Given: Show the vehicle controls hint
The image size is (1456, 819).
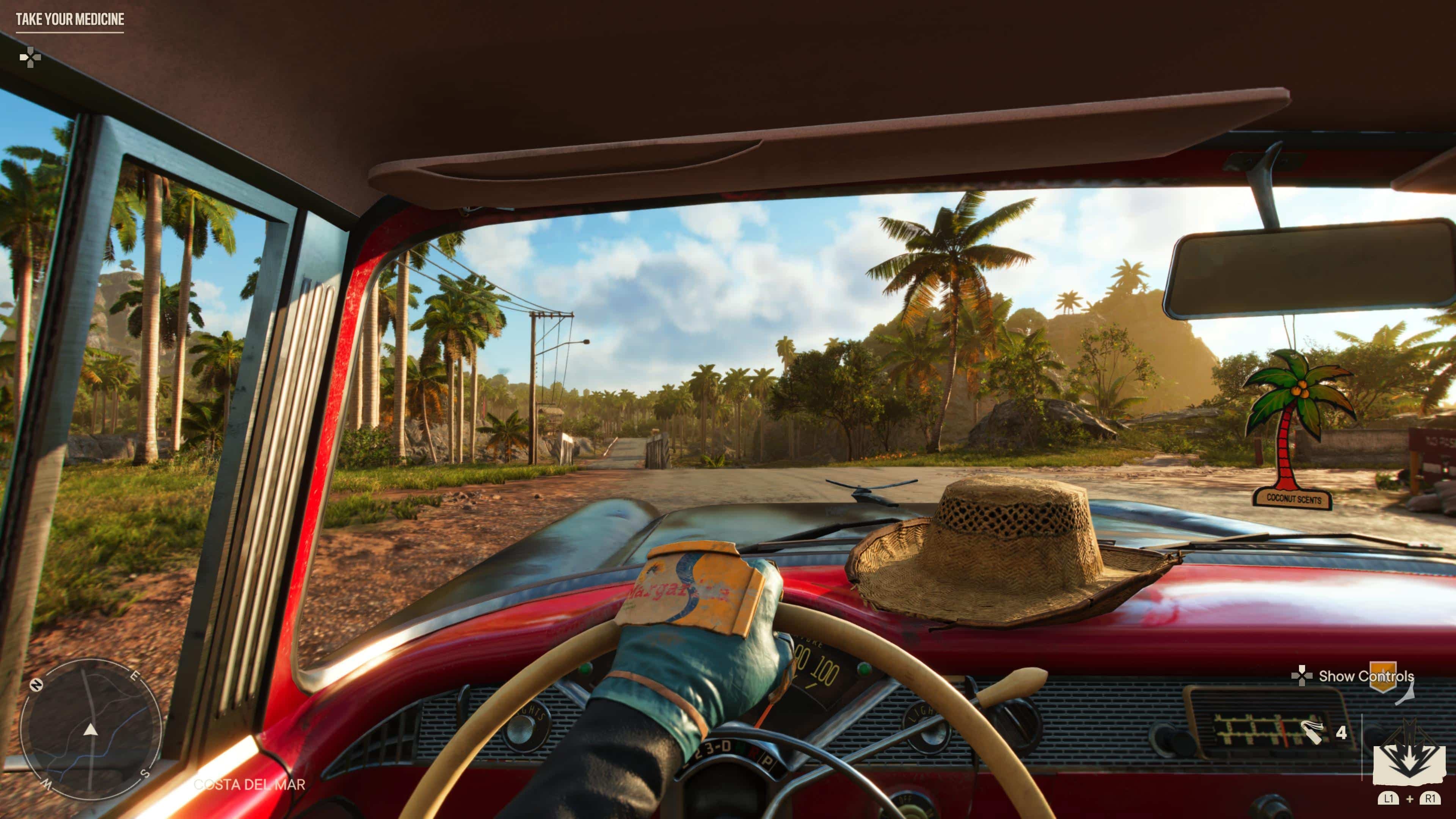Looking at the screenshot, I should (x=1354, y=676).
